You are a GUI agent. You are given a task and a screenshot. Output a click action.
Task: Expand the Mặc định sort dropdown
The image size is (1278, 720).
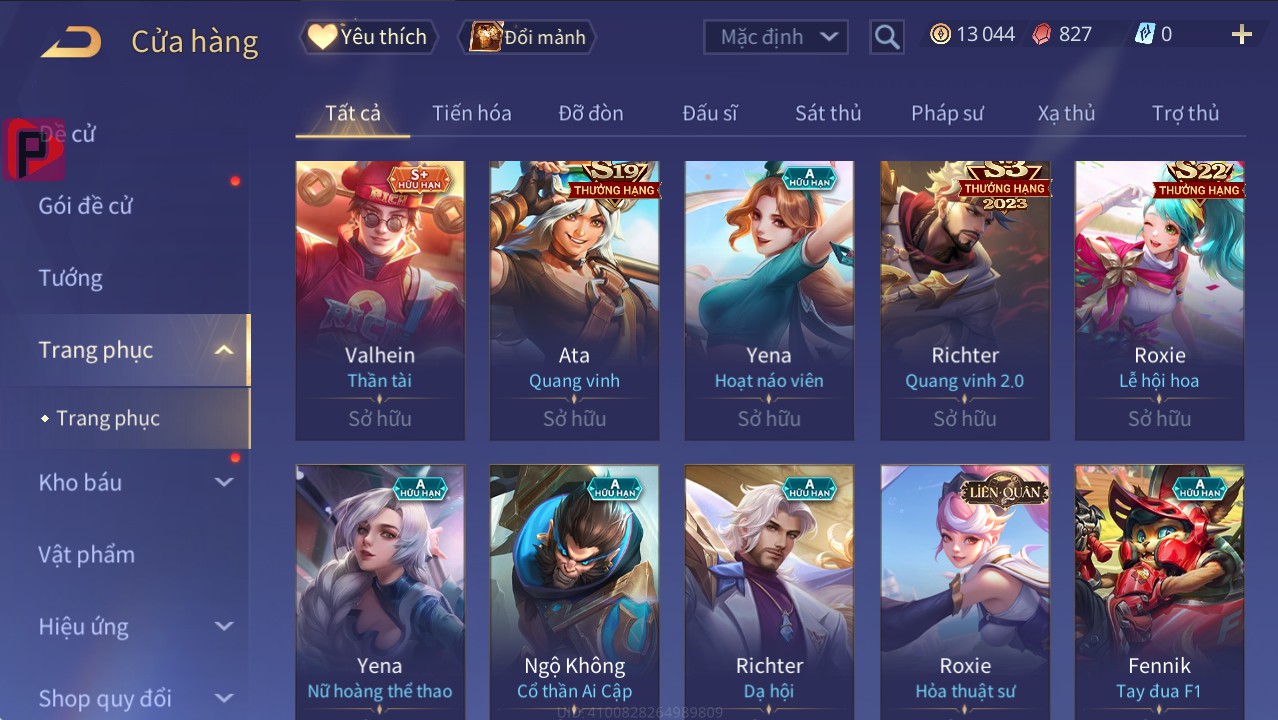pos(776,37)
